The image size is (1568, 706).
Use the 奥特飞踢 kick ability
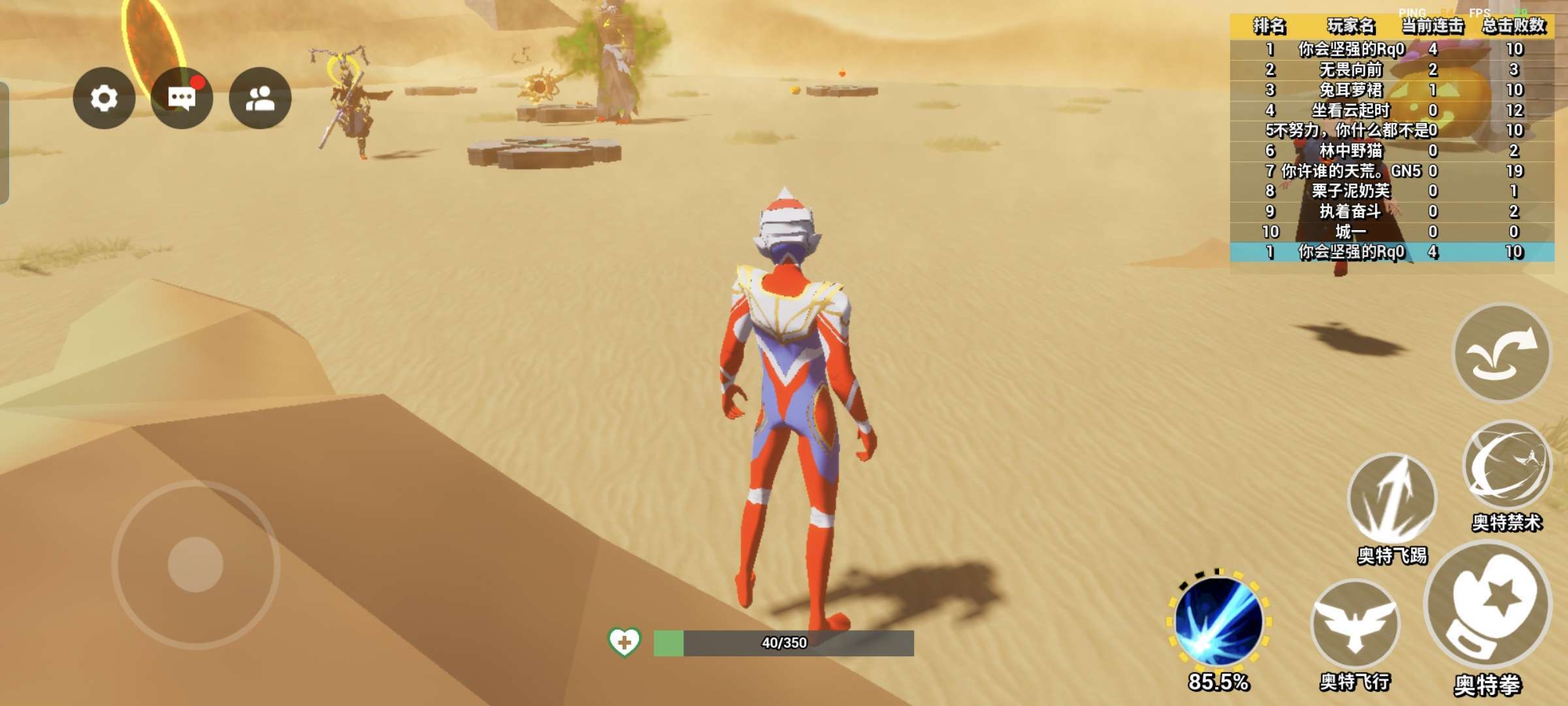[1392, 498]
